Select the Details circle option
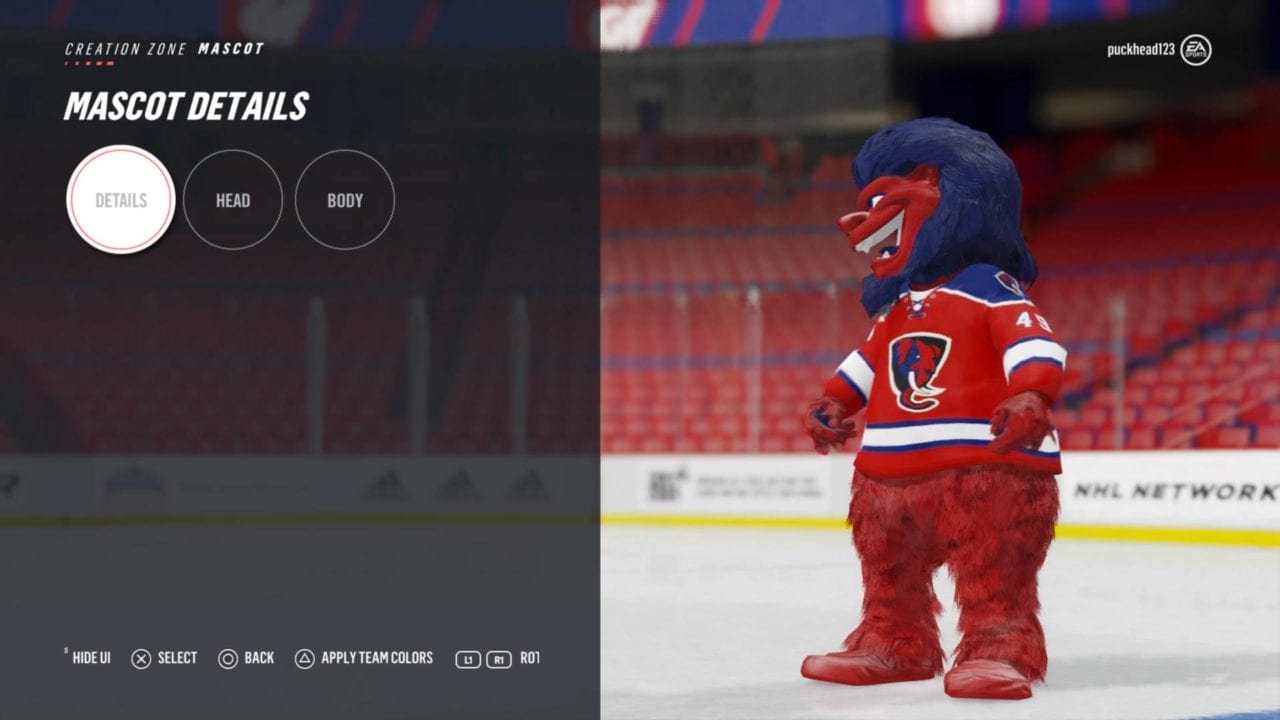 point(121,200)
